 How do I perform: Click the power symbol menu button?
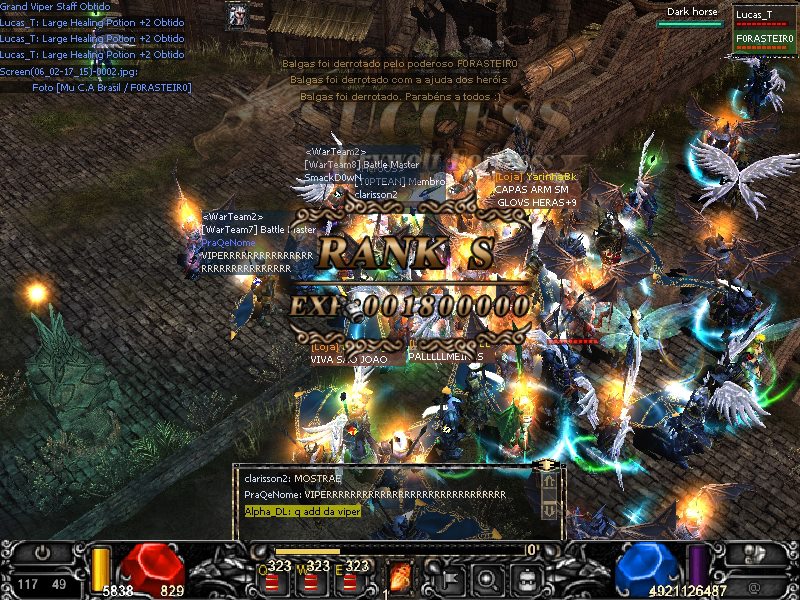click(42, 553)
